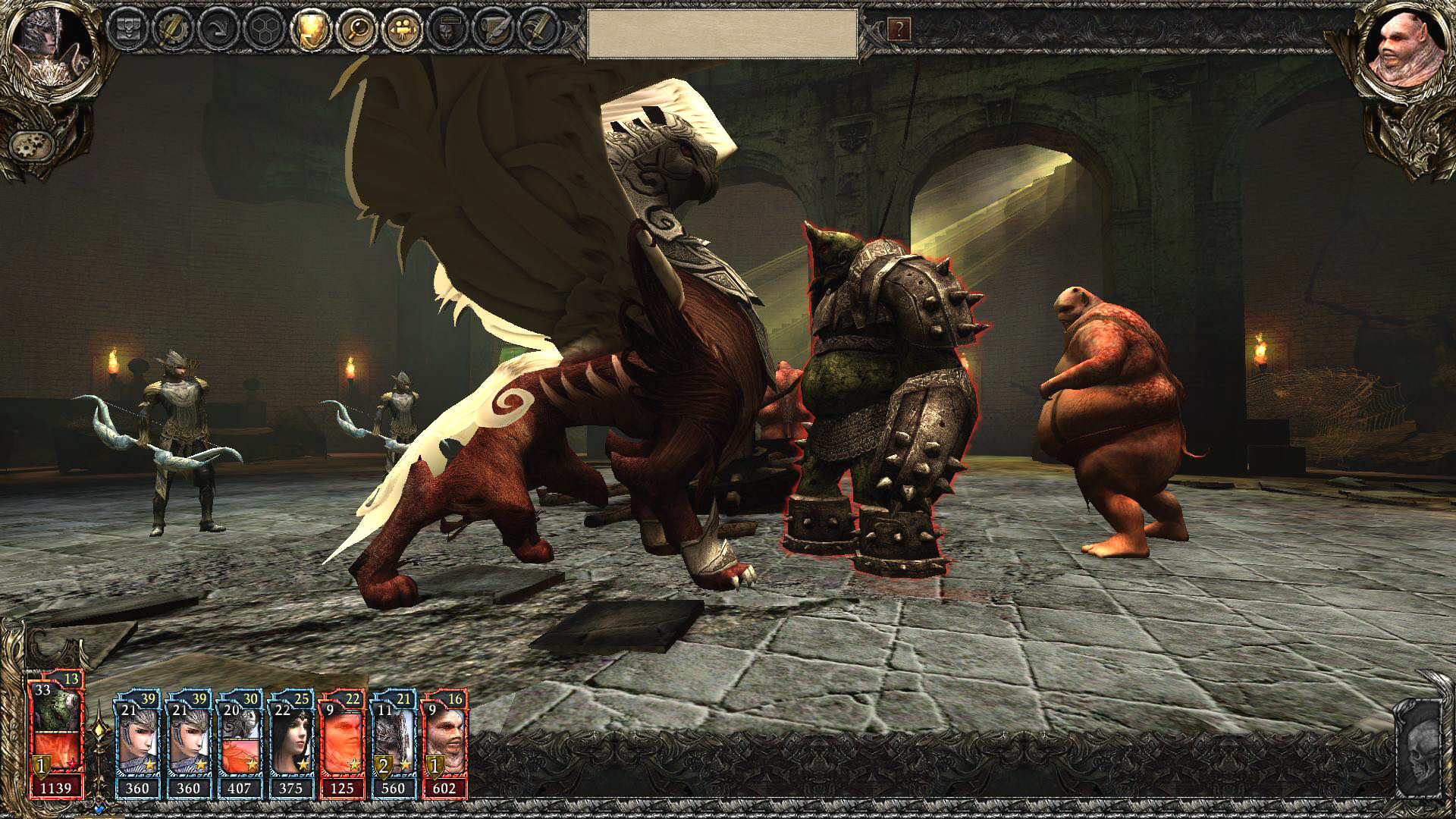Open the treasure chest inventory icon
The image size is (1456, 819).
click(127, 30)
